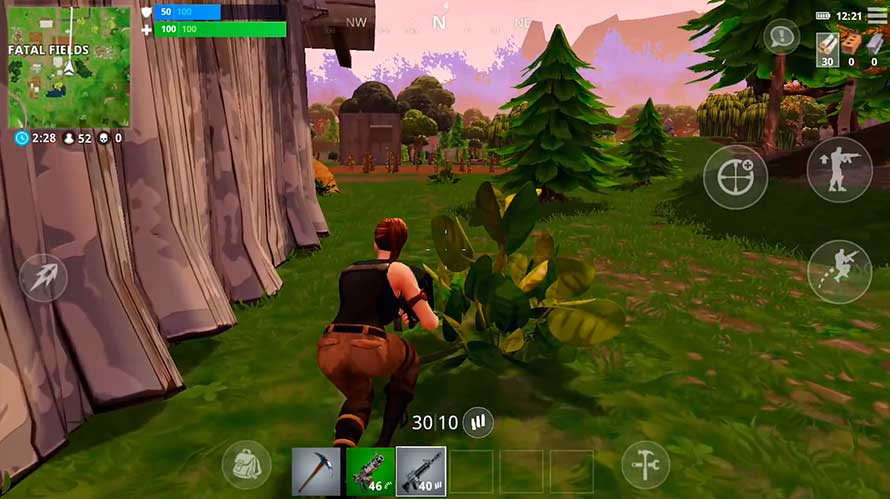This screenshot has width=890, height=499.
Task: Equip the green weapon with 46 ammo
Action: 369,471
